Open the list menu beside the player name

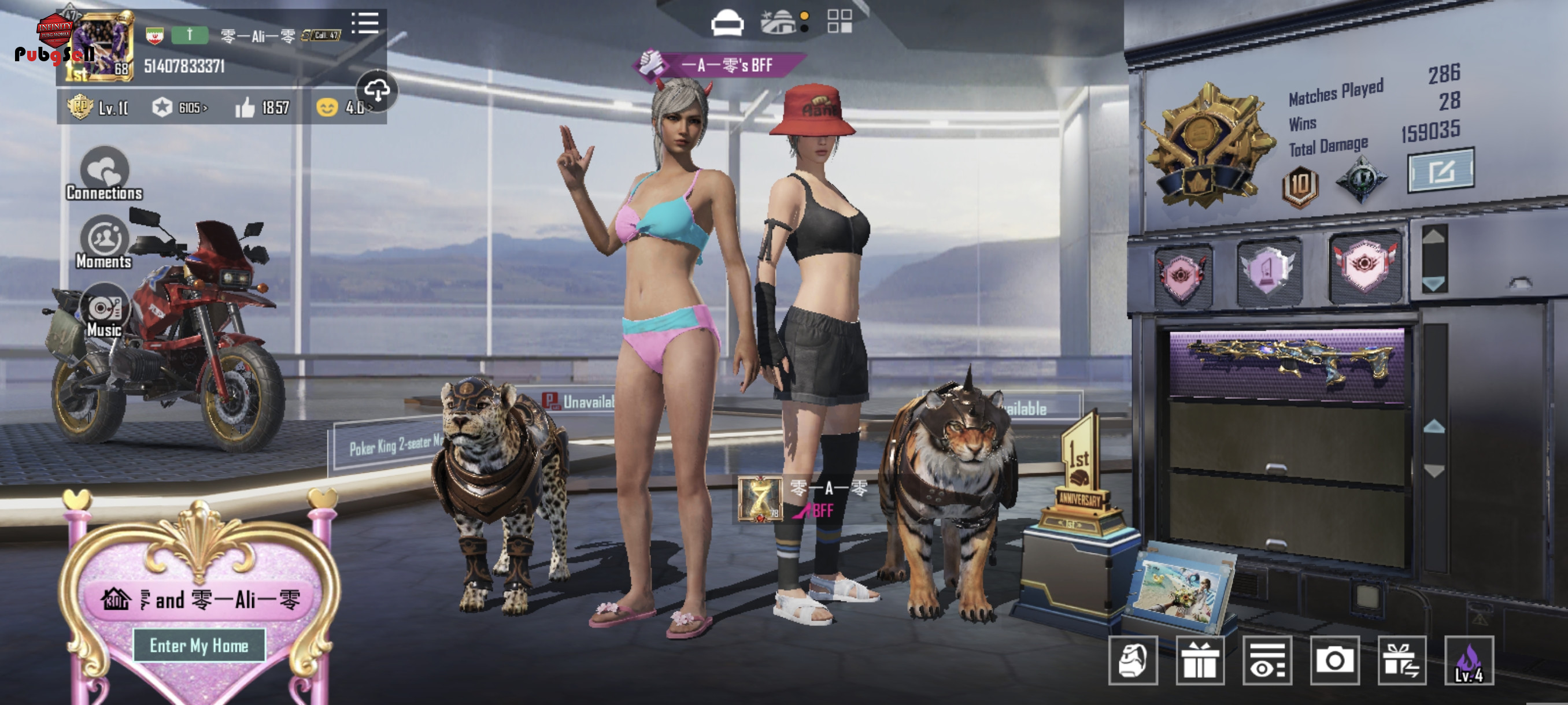point(365,24)
